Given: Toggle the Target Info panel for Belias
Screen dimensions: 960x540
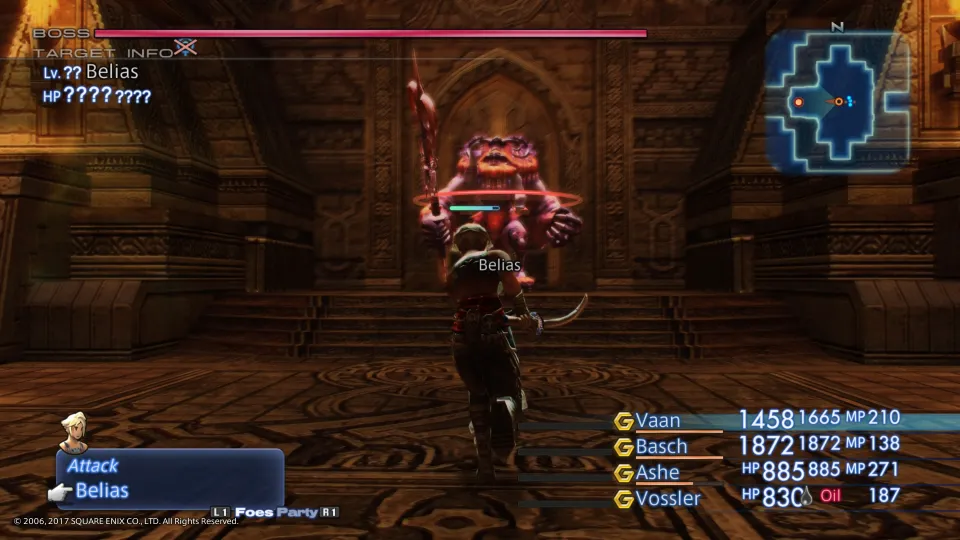Looking at the screenshot, I should tap(185, 47).
